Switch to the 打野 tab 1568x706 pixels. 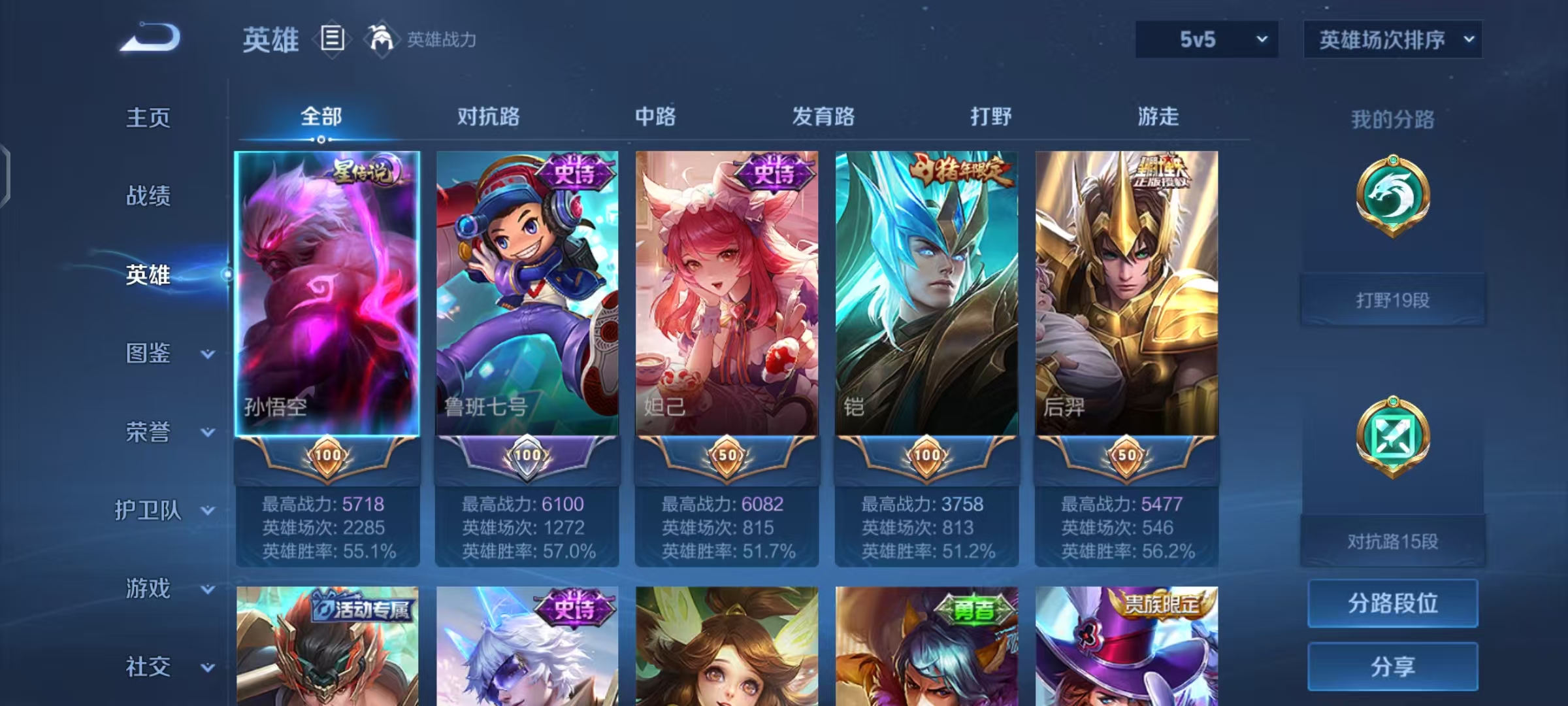(x=990, y=116)
